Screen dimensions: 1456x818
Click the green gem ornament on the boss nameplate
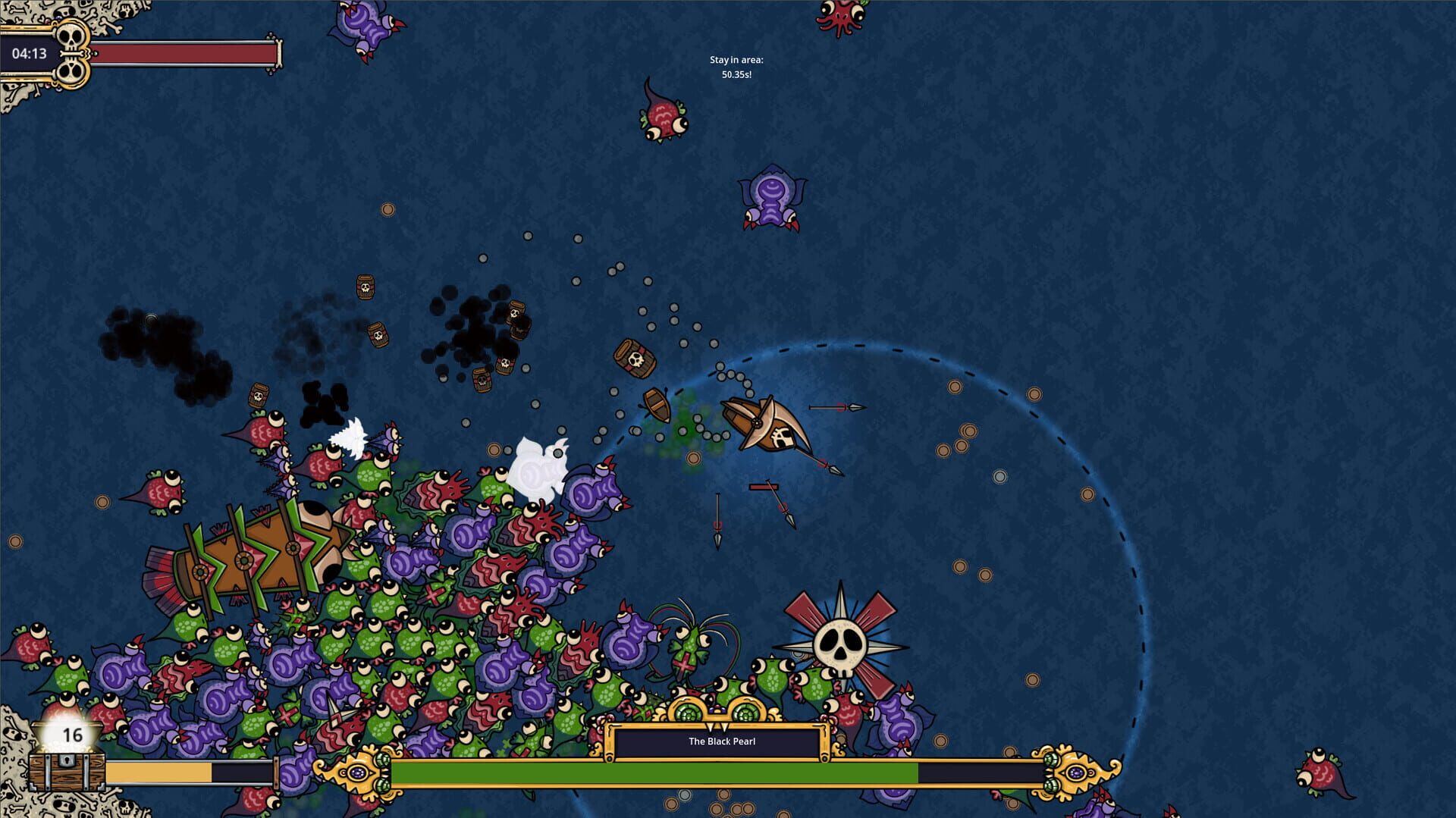[688, 713]
